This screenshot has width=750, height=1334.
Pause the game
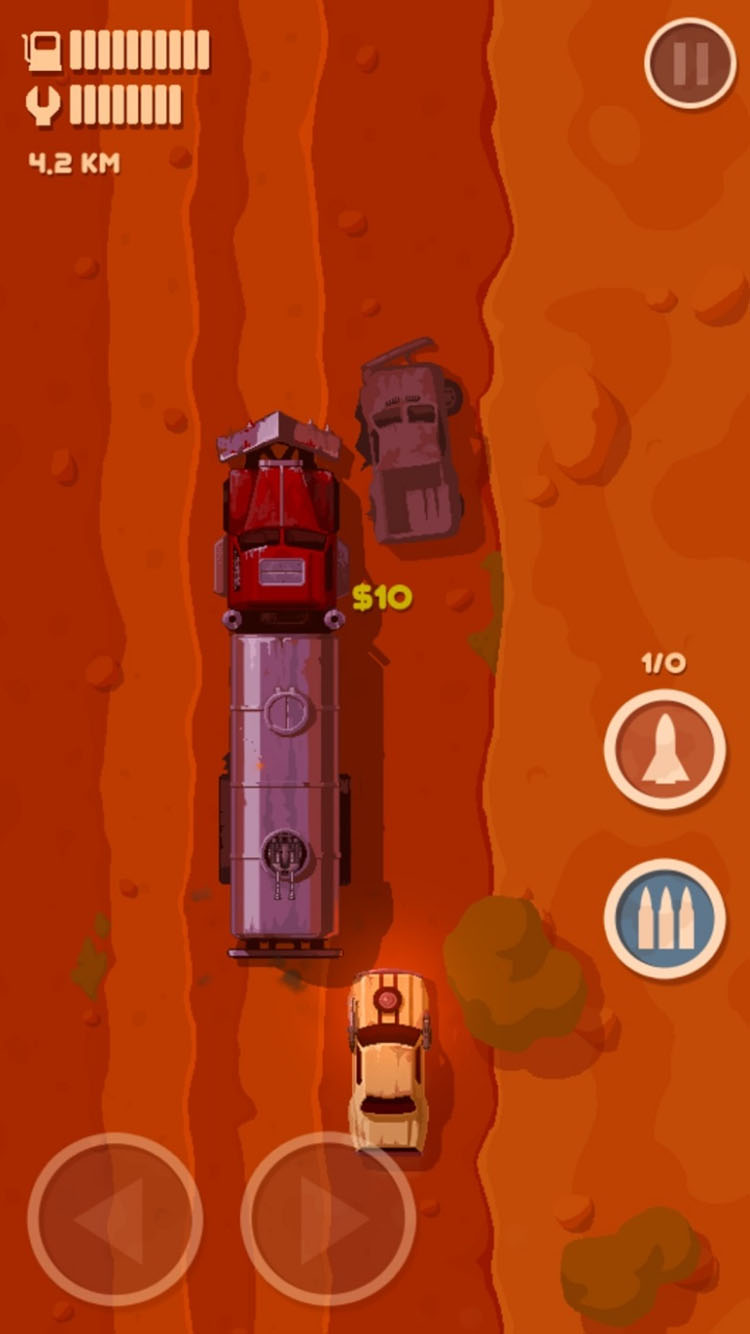(690, 63)
